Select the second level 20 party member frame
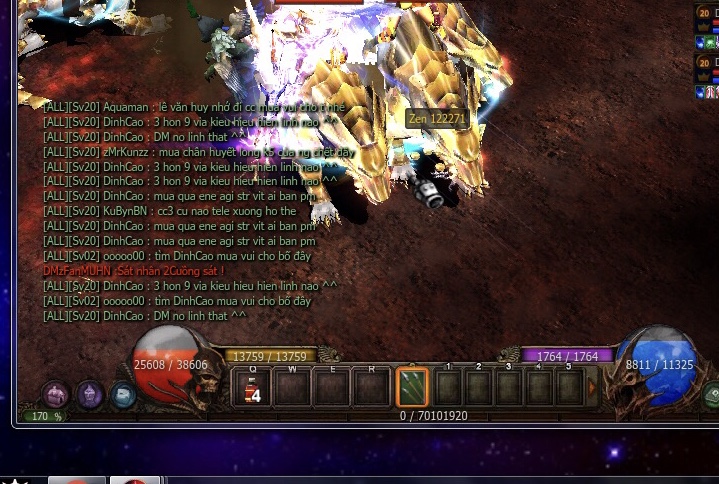Image resolution: width=719 pixels, height=484 pixels. click(706, 68)
